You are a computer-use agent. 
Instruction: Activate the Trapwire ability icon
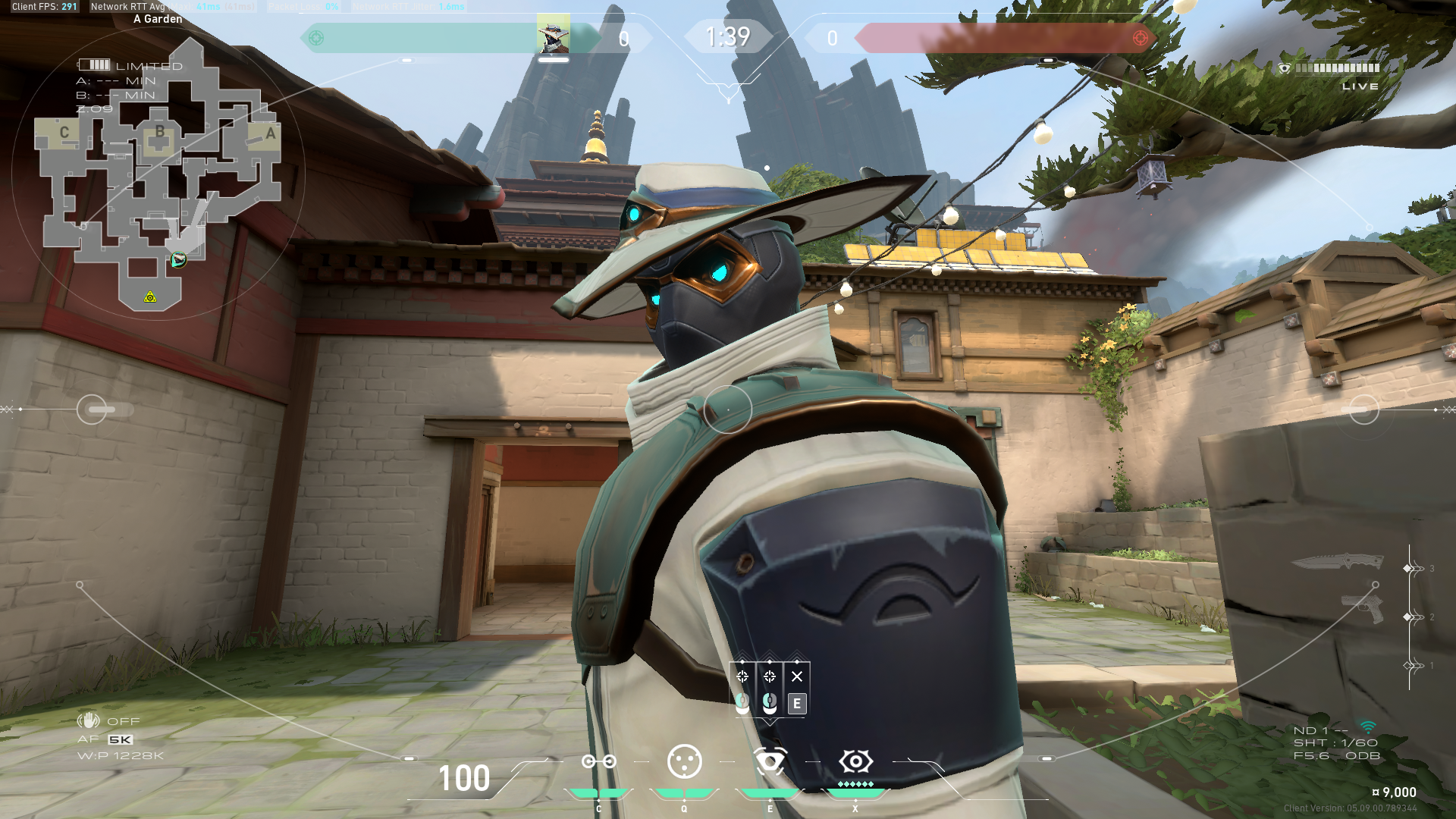[598, 761]
